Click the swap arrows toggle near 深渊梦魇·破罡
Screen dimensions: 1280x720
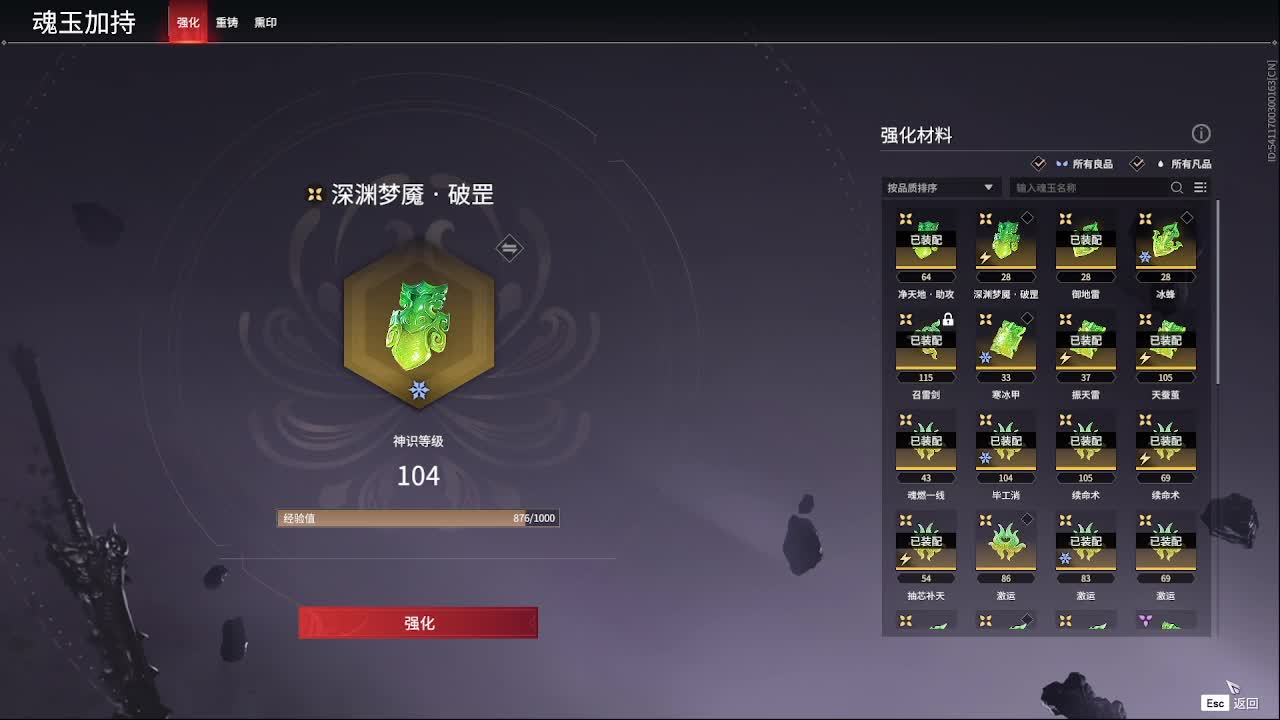(x=509, y=248)
